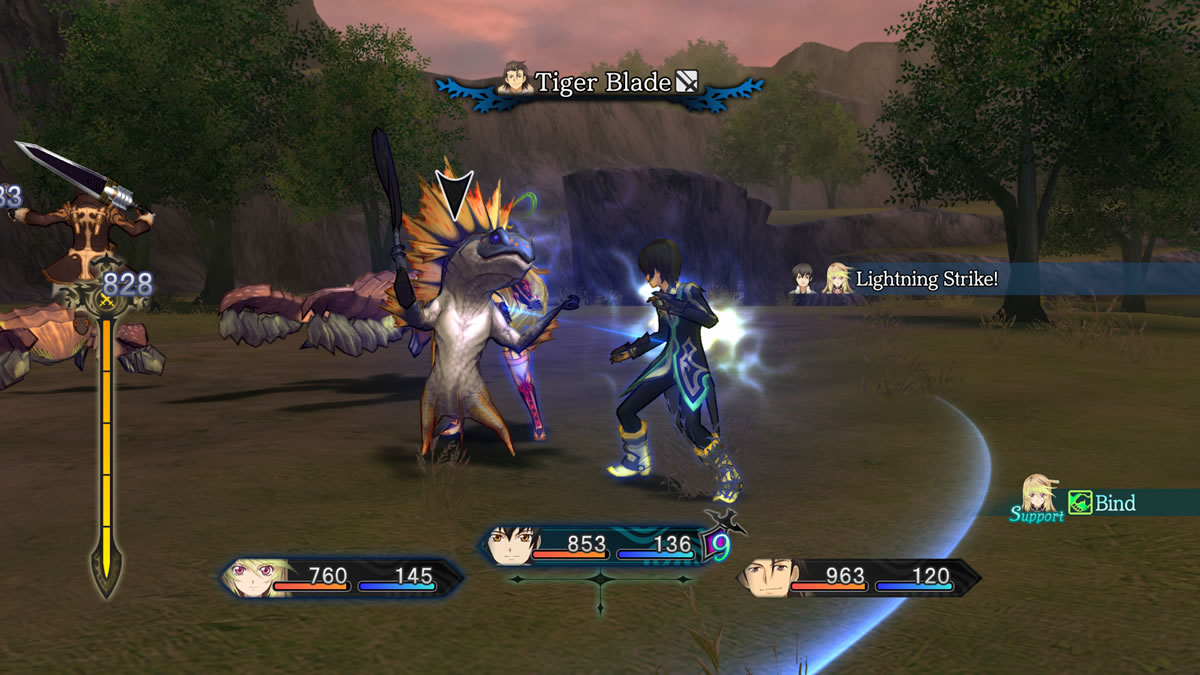Select the Lightning Strike linked arte notice

(923, 279)
